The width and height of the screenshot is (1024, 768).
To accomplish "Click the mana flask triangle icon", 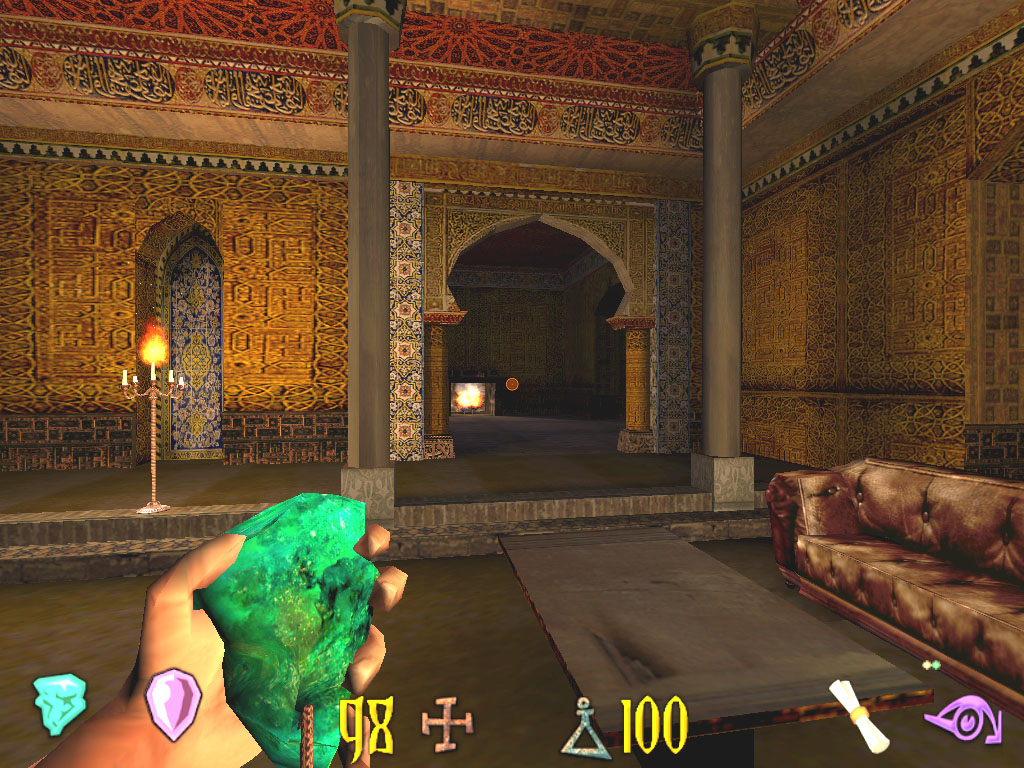I will (x=586, y=727).
